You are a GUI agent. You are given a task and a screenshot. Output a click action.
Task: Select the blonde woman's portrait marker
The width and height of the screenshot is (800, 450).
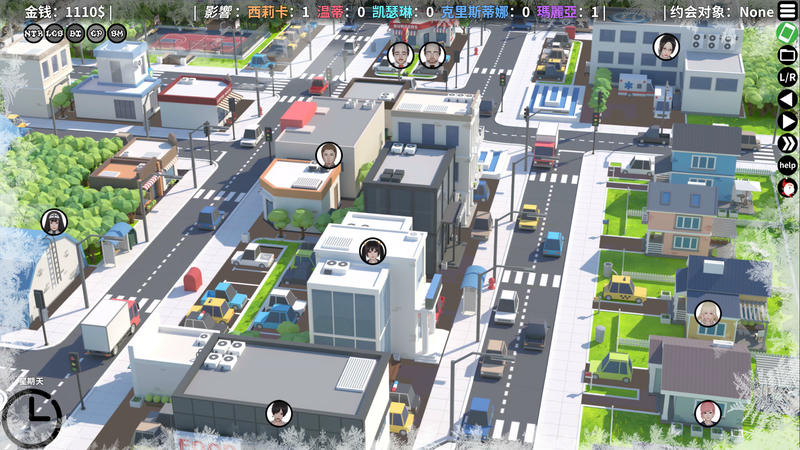coord(707,314)
